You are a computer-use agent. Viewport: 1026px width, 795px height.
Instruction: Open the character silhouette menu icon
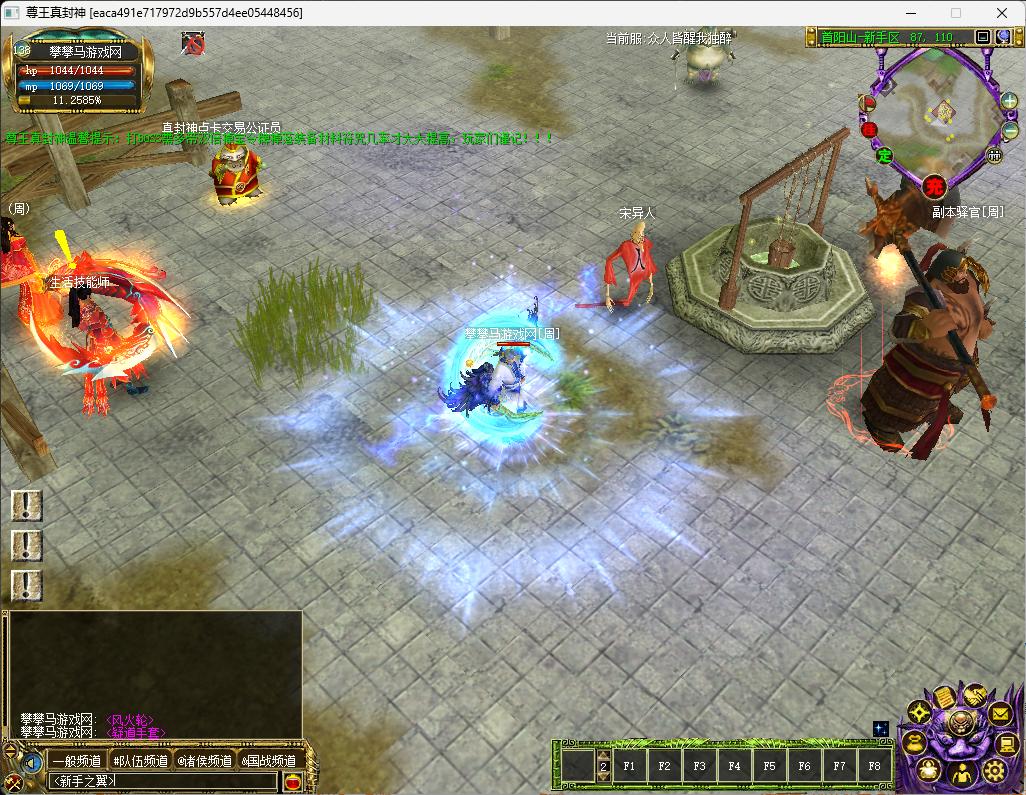960,773
